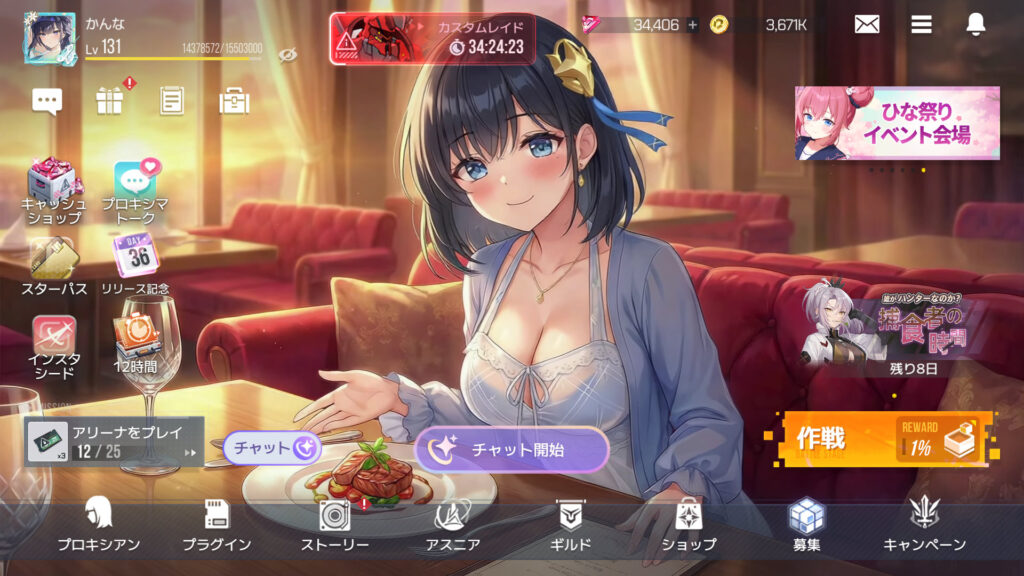The image size is (1024, 576).
Task: Select the アスニア menu entry
Action: pos(451,524)
